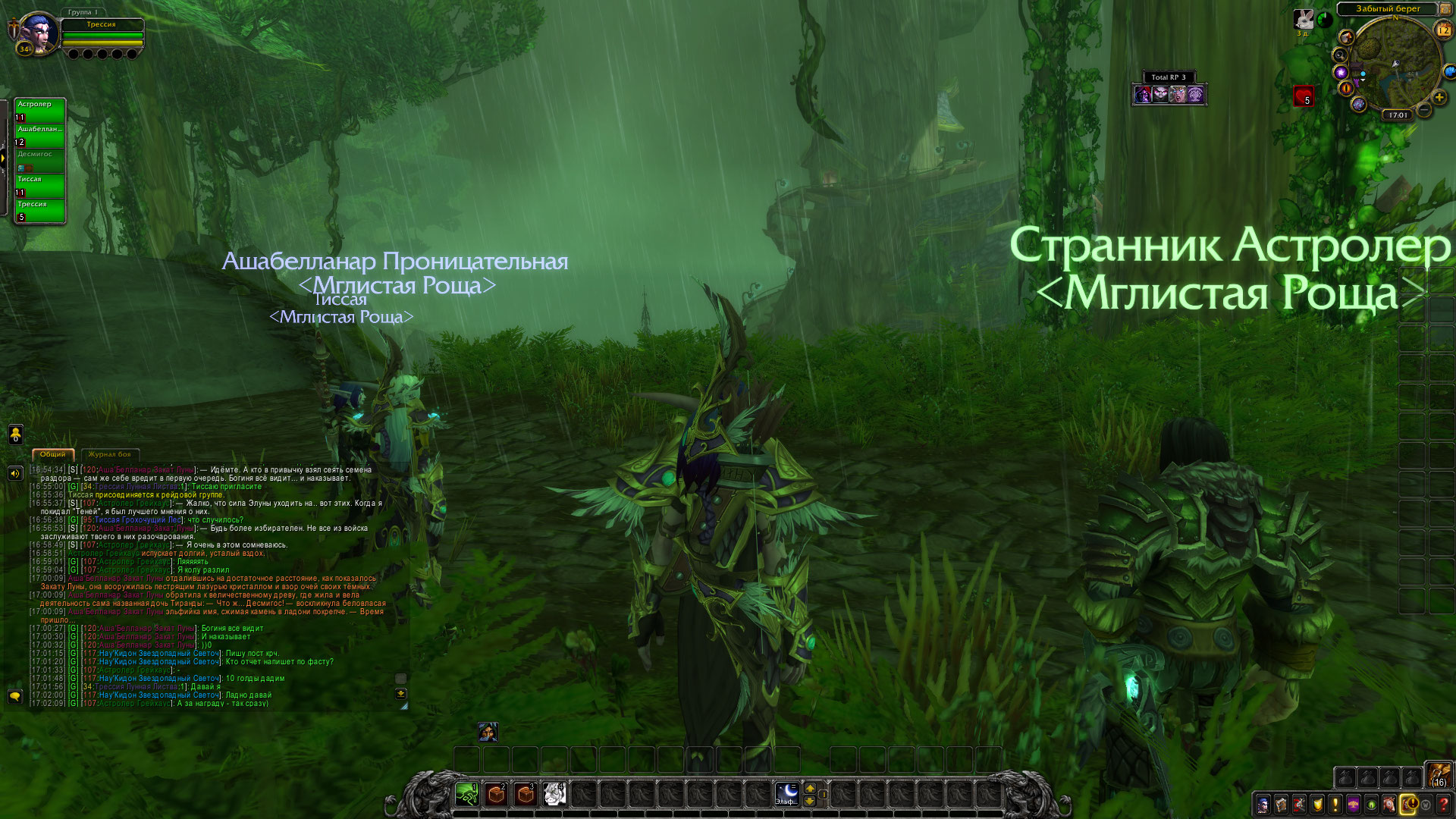Activate the green running figure ability in slot 1
The image size is (1456, 819).
(467, 794)
